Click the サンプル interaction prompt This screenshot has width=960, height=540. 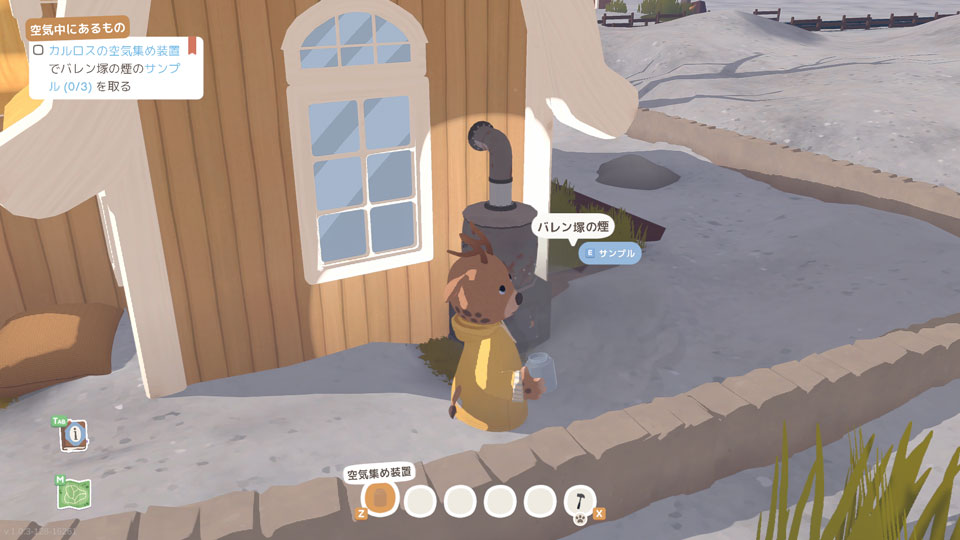pyautogui.click(x=610, y=253)
